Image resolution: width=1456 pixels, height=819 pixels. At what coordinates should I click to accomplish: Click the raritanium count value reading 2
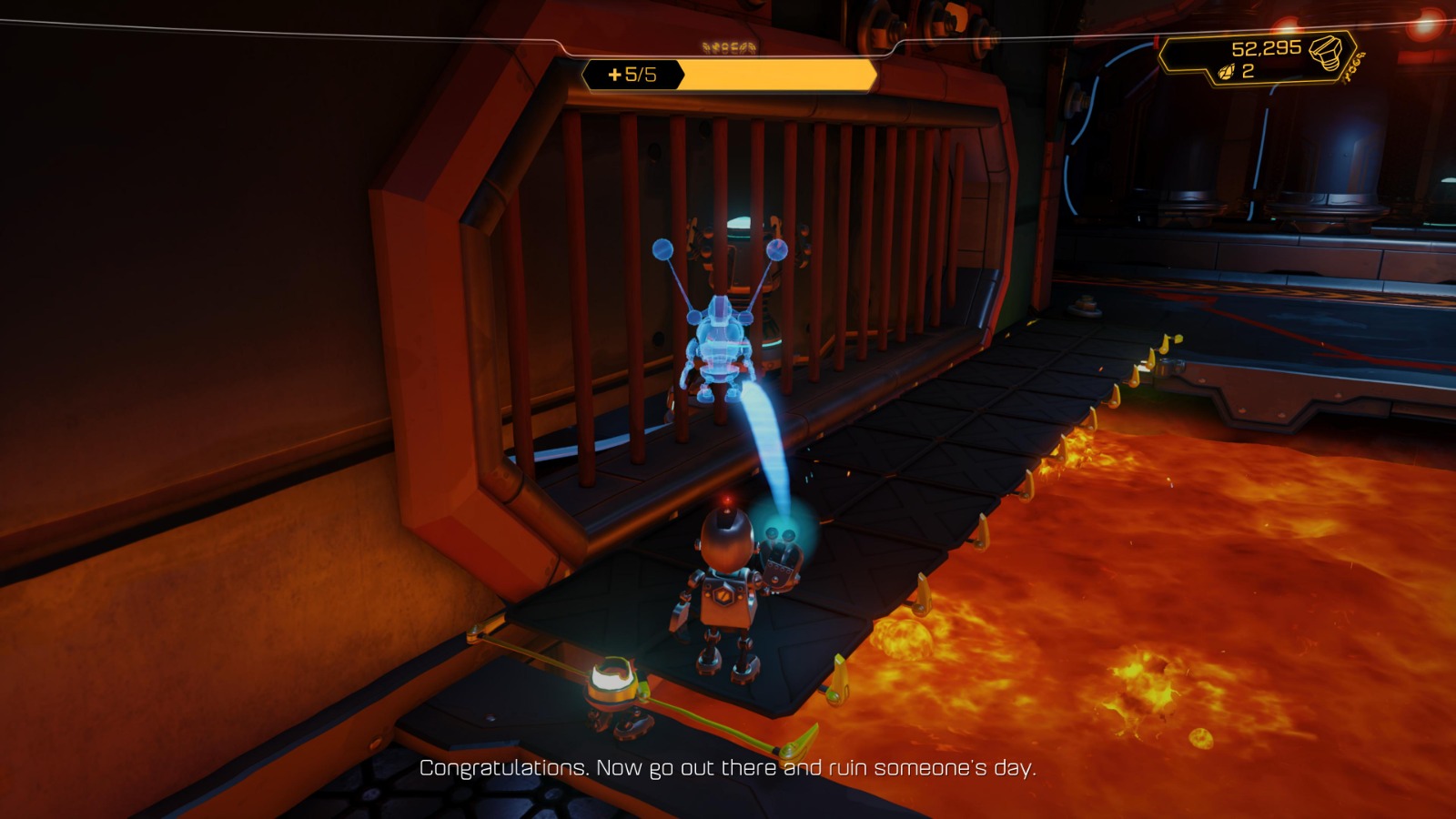tap(1249, 71)
